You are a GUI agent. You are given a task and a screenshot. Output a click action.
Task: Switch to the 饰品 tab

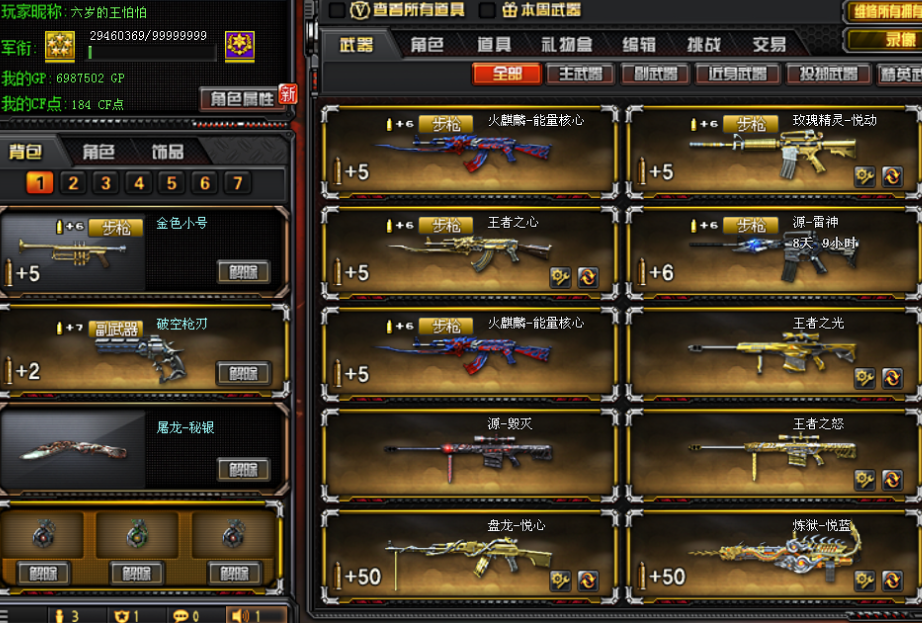click(167, 152)
